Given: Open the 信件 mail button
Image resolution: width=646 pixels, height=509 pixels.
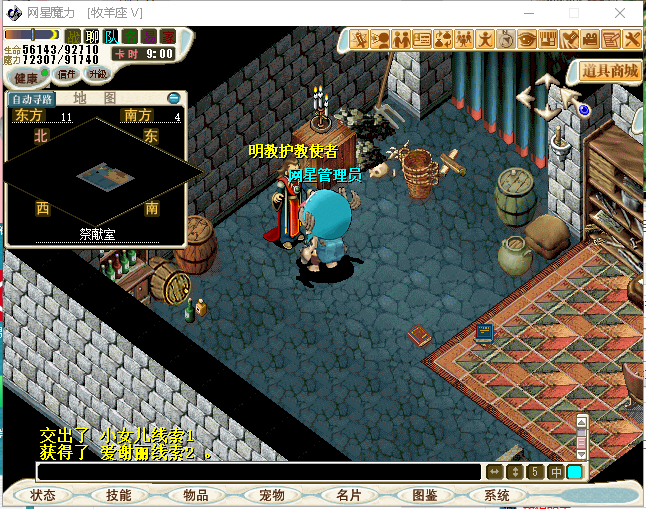Looking at the screenshot, I should [67, 75].
